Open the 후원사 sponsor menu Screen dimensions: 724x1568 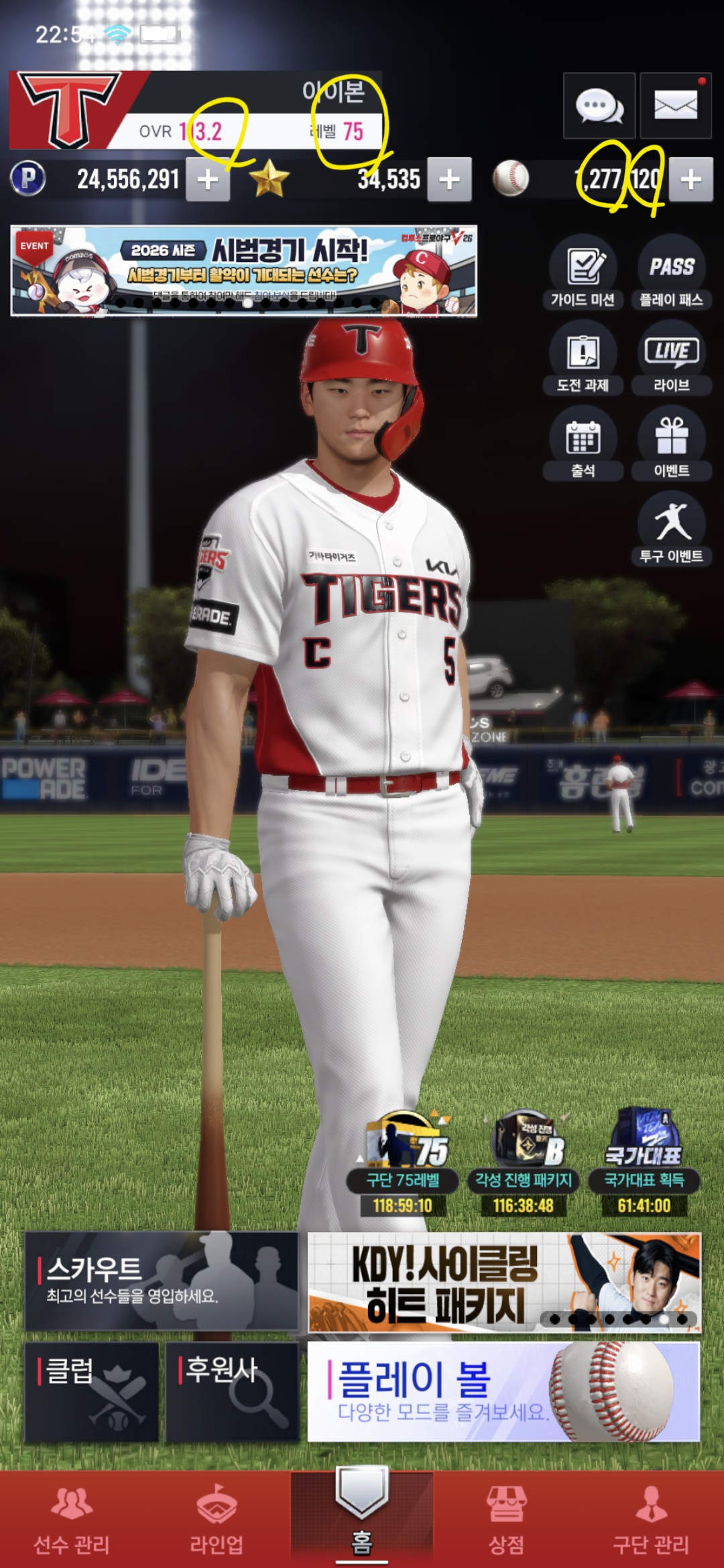point(231,1391)
